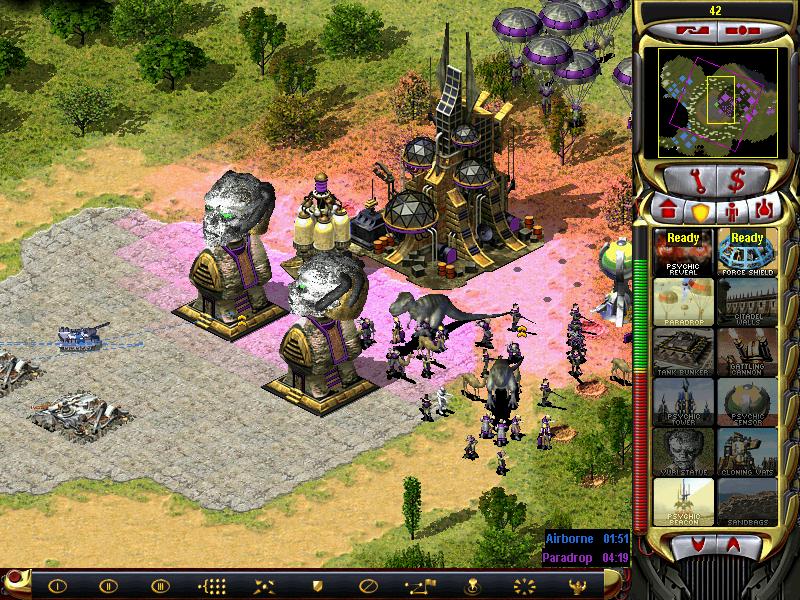This screenshot has width=800, height=600.
Task: Select the Yuri Statue cameo
Action: tap(683, 452)
